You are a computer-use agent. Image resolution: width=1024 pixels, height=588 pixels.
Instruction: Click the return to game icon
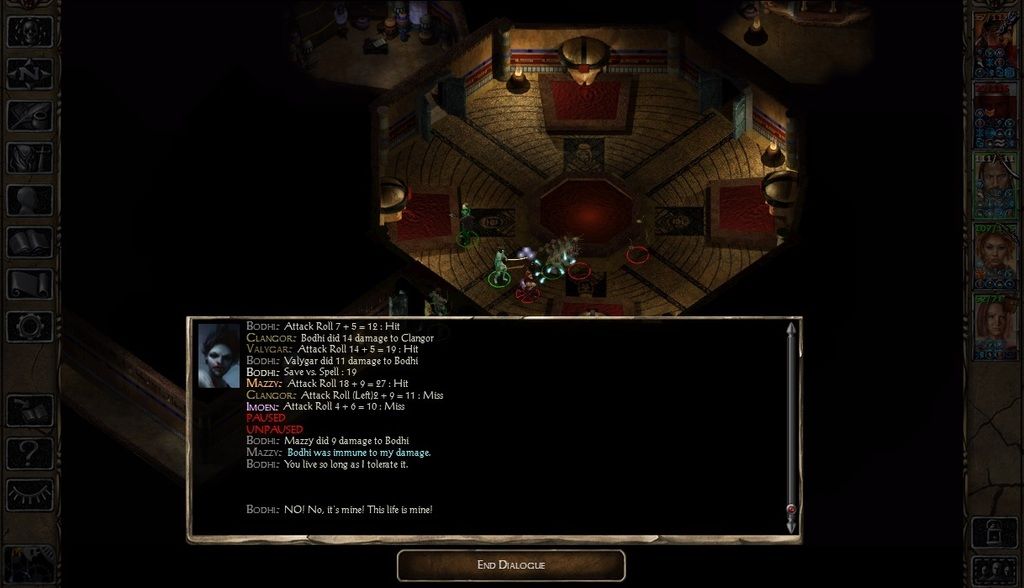tap(29, 32)
